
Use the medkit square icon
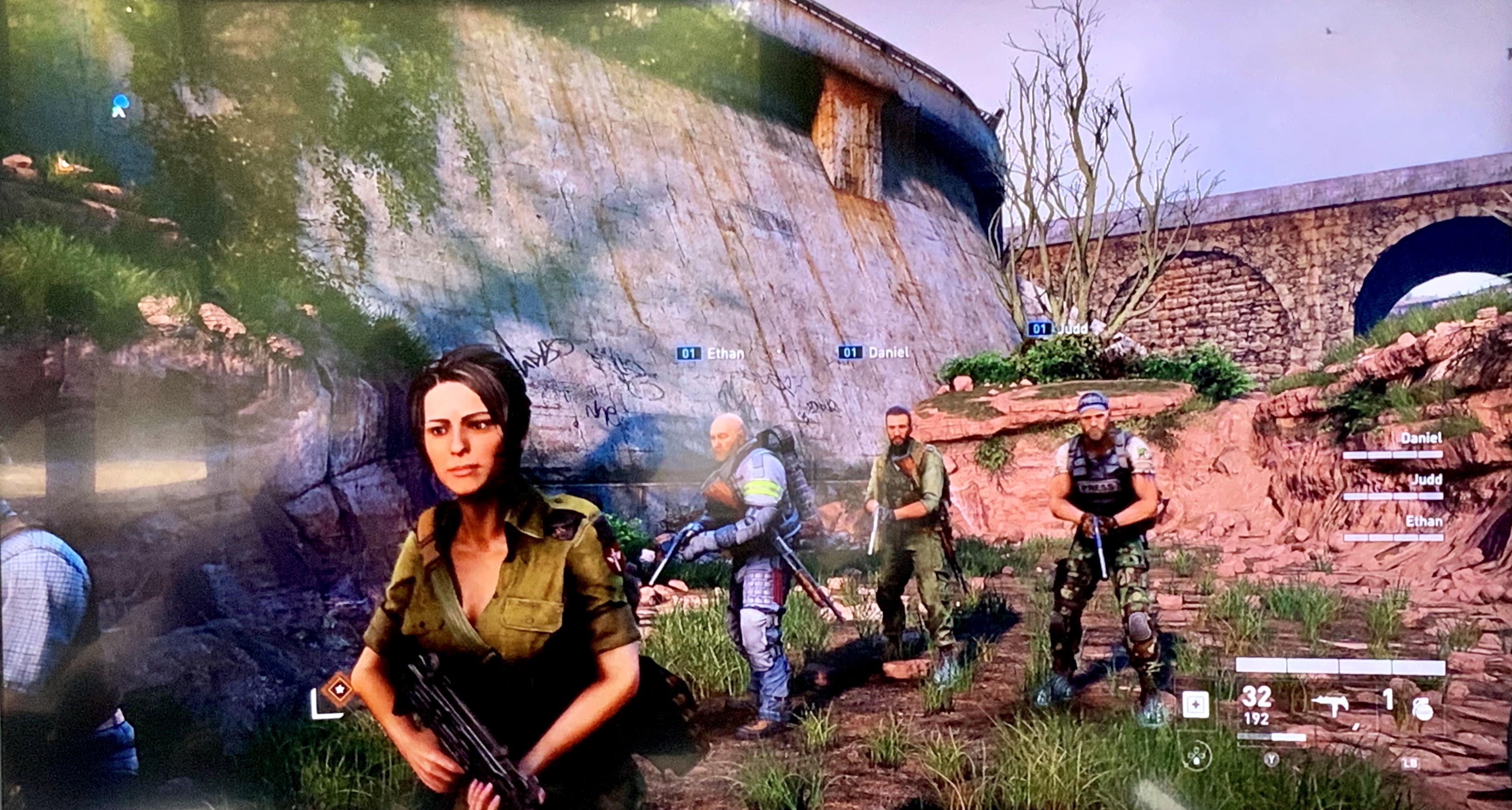1196,704
